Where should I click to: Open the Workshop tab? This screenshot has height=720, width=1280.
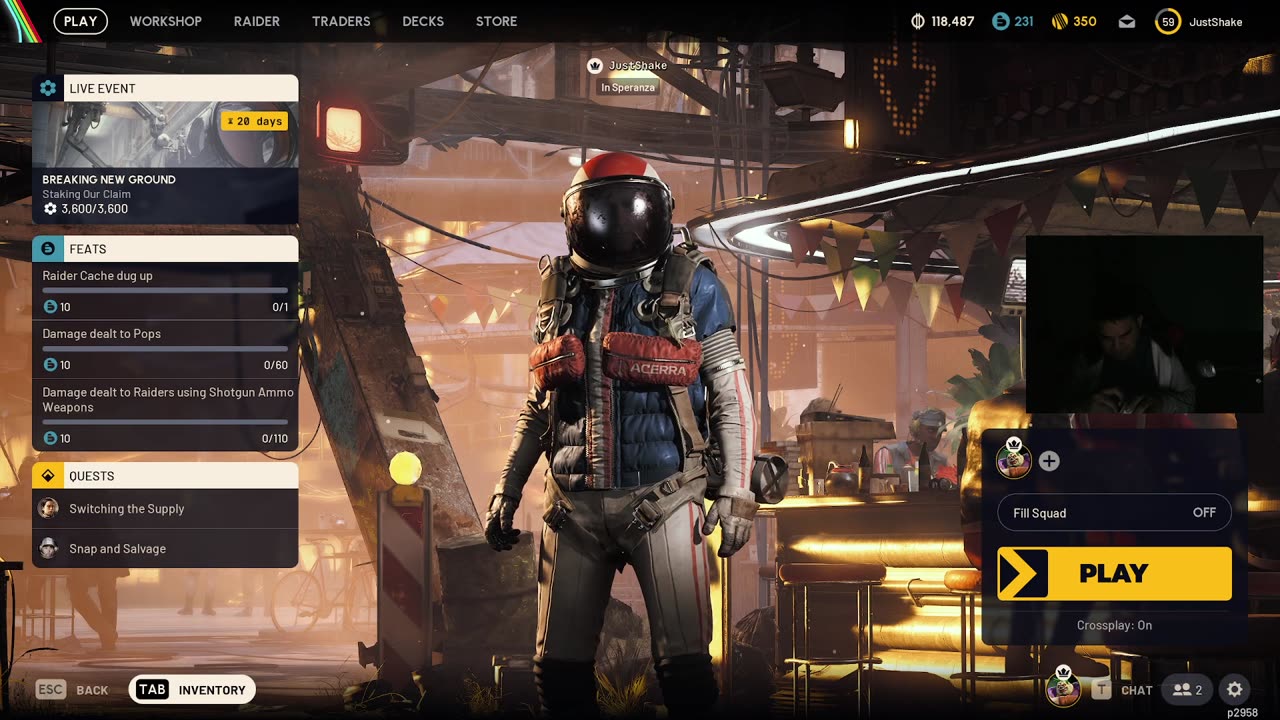[x=165, y=21]
